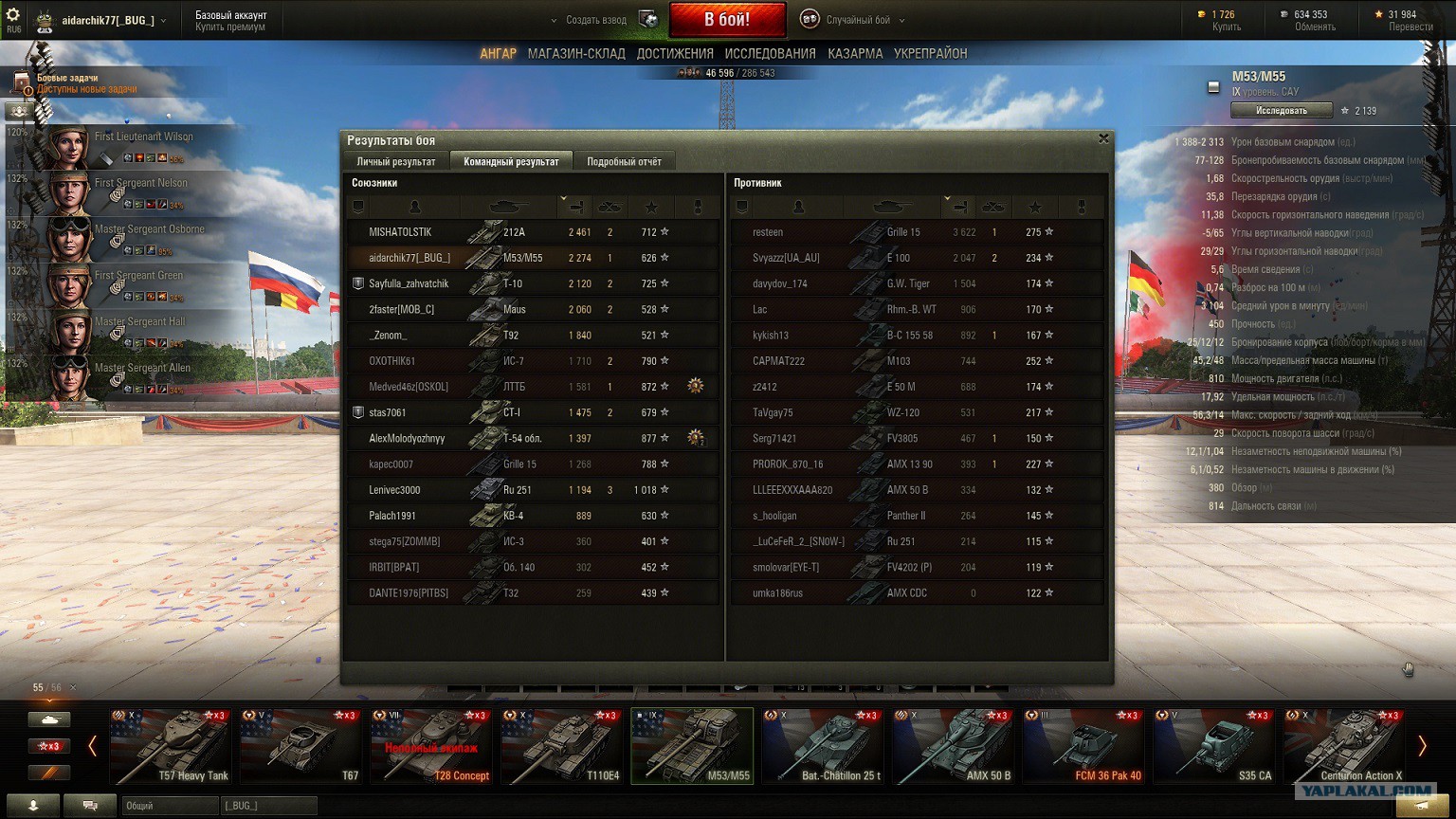The height and width of the screenshot is (819, 1456).
Task: Click the experience progress bar at top
Action: [x=728, y=71]
